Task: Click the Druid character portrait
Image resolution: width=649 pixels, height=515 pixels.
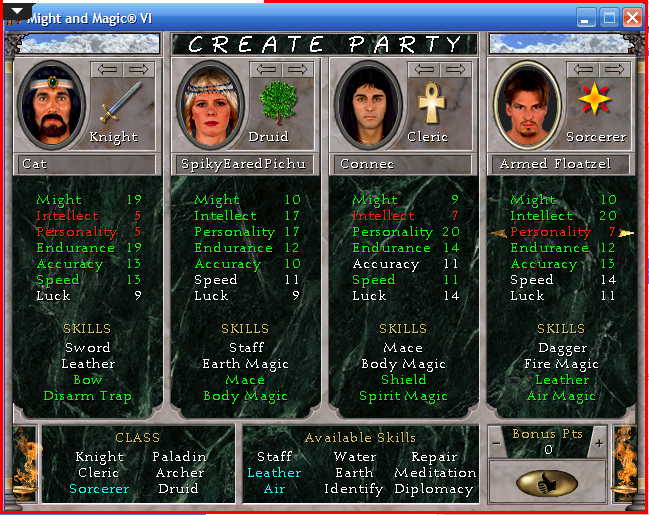Action: tap(212, 104)
